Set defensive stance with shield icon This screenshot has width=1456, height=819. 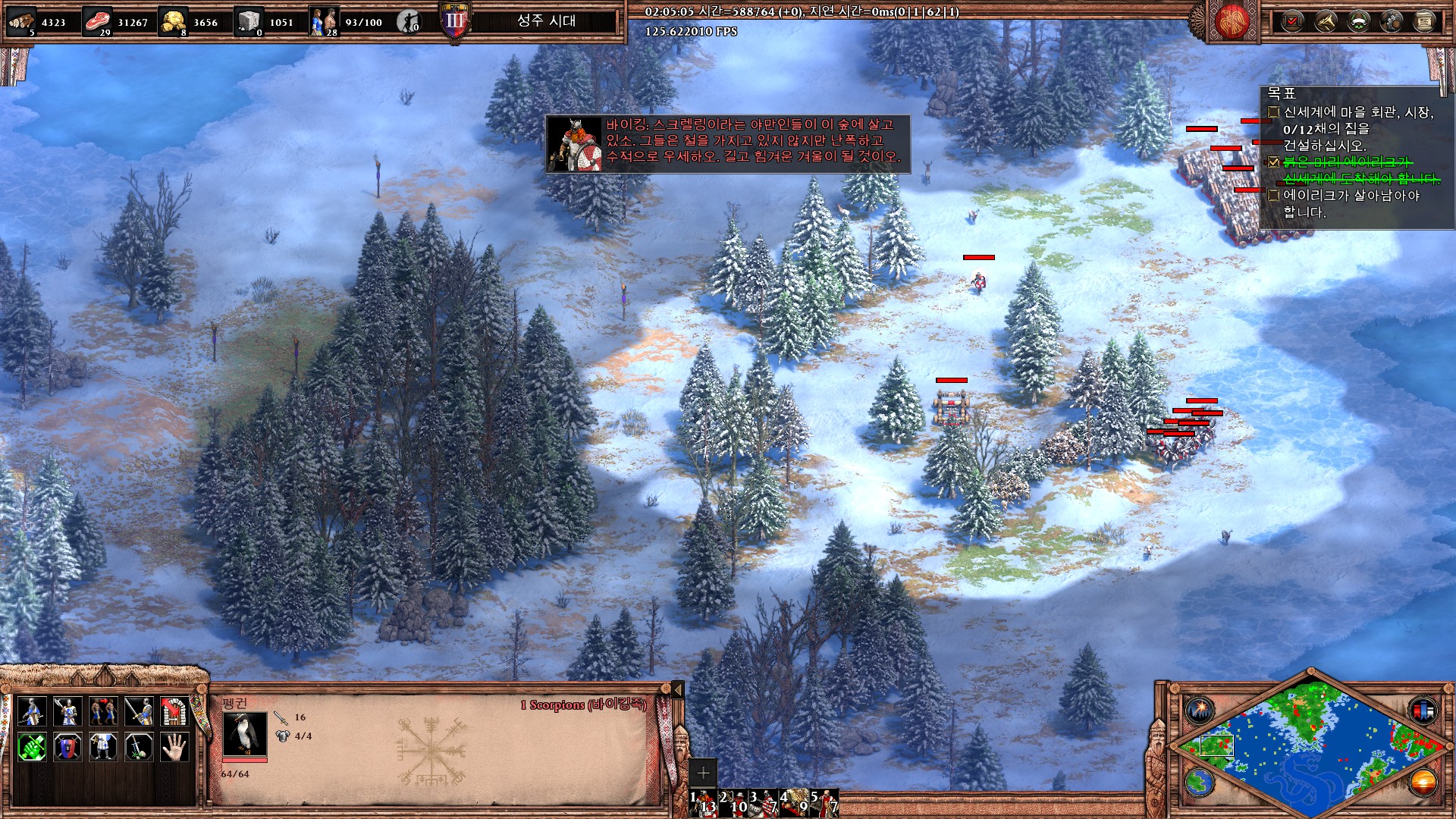point(67,748)
